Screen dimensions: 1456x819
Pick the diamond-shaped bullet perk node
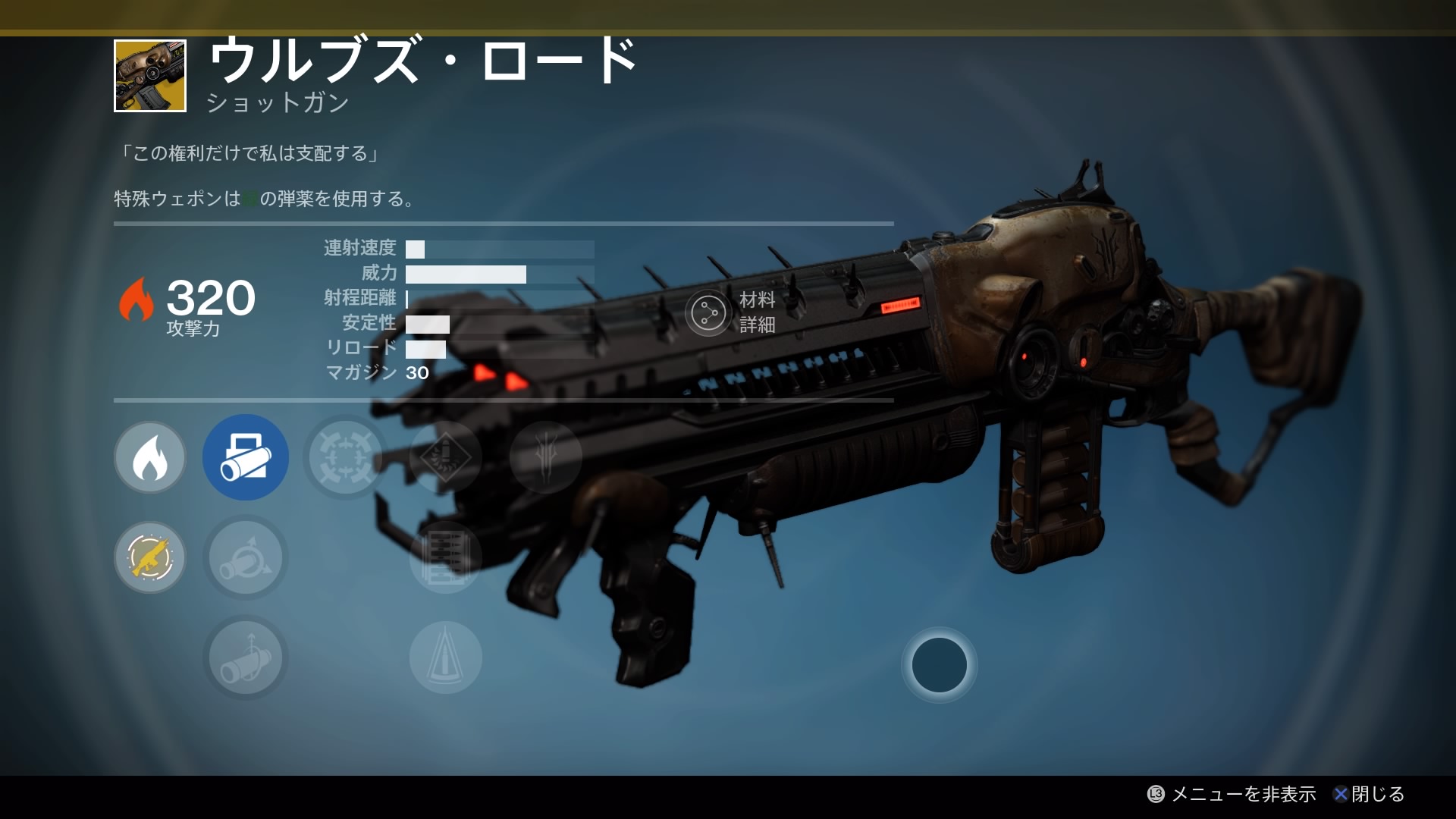[x=446, y=457]
